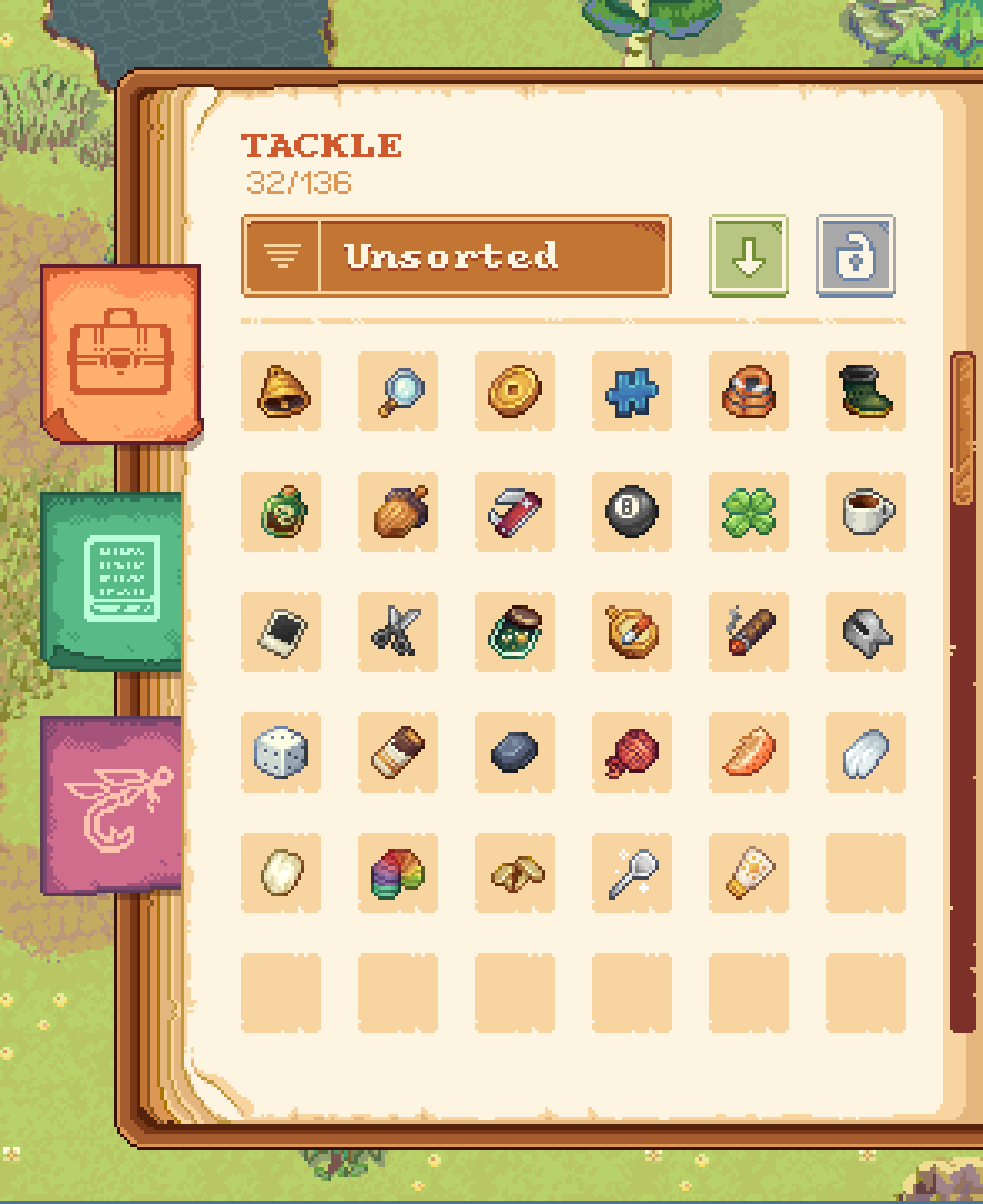Select the four-leaf clover

pos(748,512)
